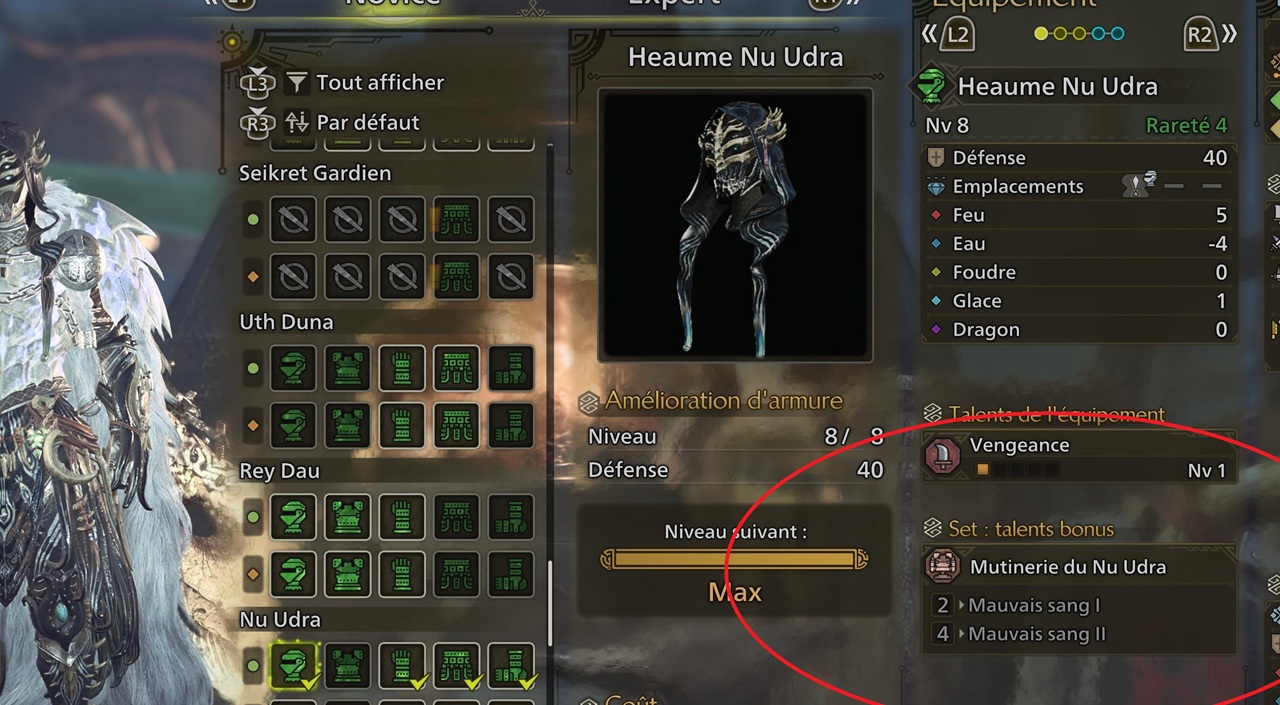Select the Nu Udra helmet with checkmark
The image size is (1280, 705).
[x=293, y=665]
